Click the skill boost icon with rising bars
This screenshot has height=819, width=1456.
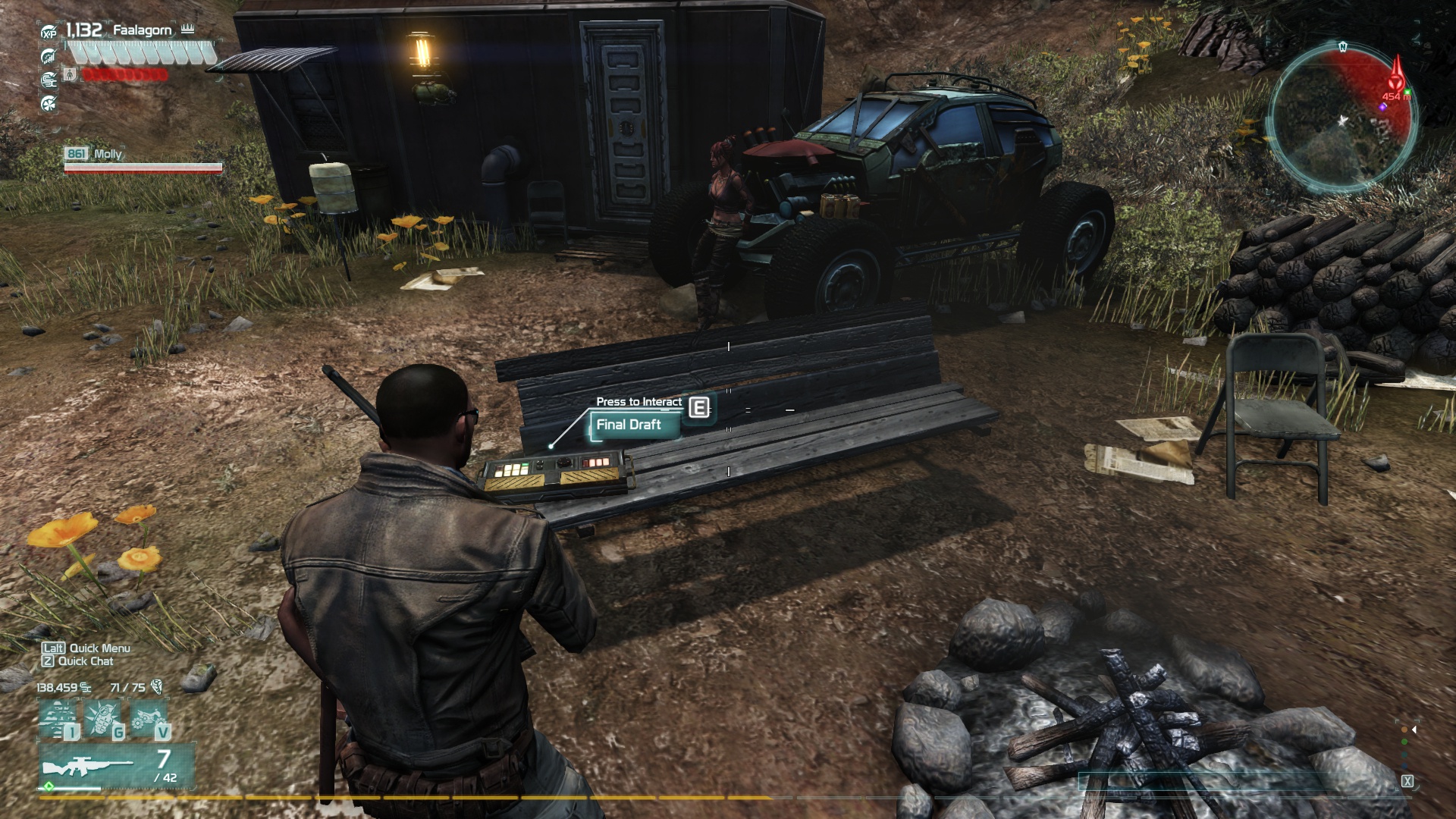click(49, 56)
